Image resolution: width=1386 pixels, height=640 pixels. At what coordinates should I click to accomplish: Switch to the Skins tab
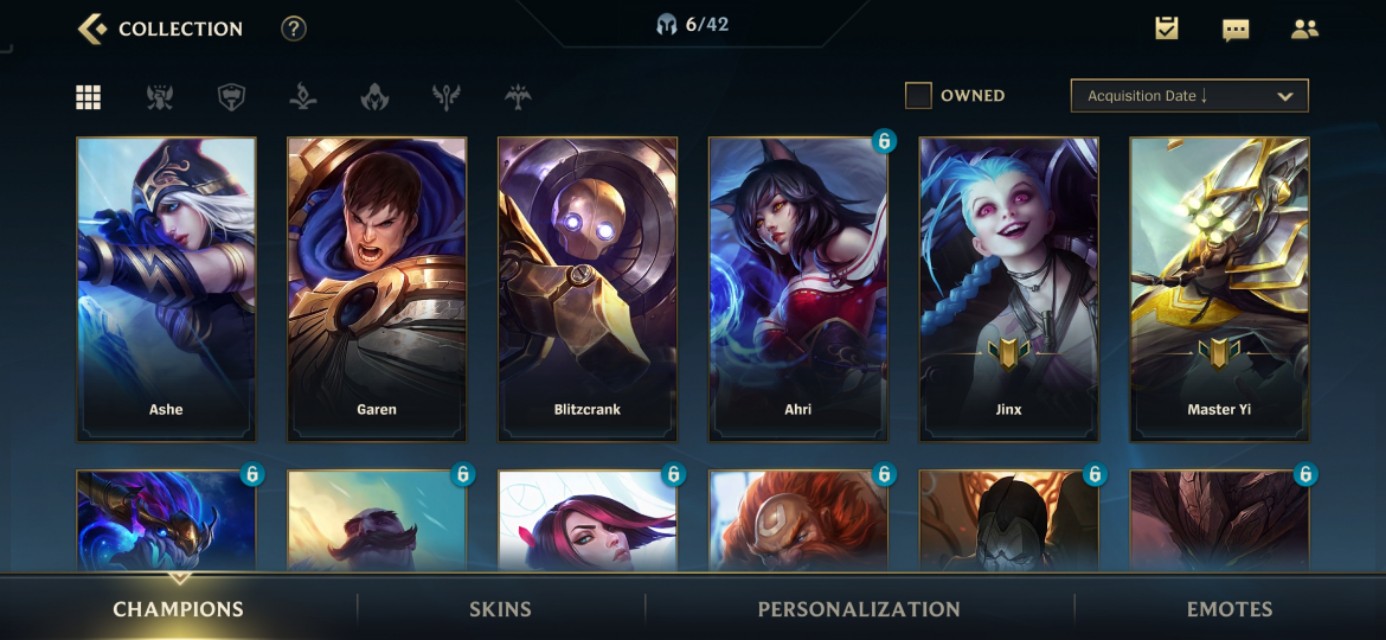pyautogui.click(x=500, y=609)
